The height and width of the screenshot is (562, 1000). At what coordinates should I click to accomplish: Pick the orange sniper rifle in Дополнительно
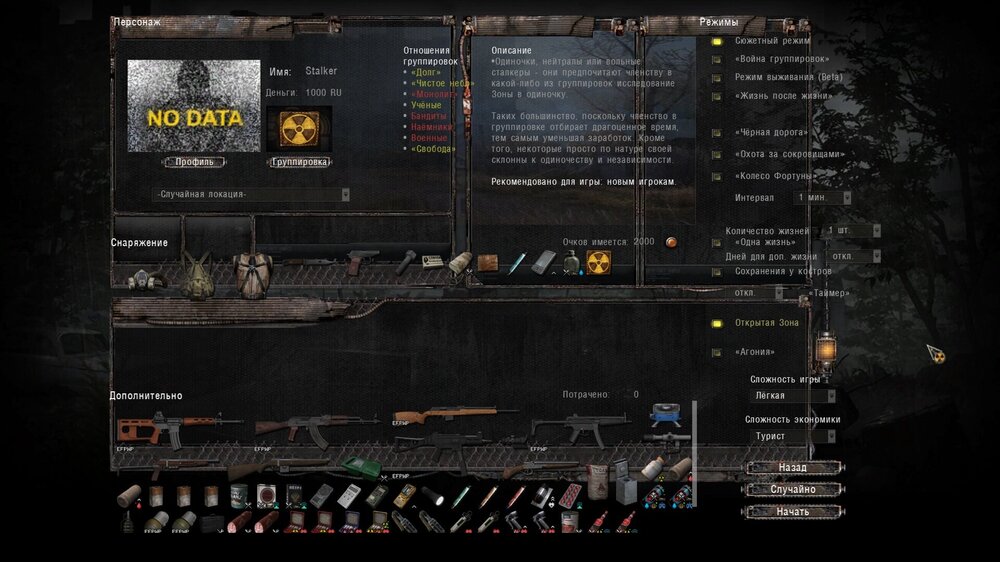(x=150, y=428)
